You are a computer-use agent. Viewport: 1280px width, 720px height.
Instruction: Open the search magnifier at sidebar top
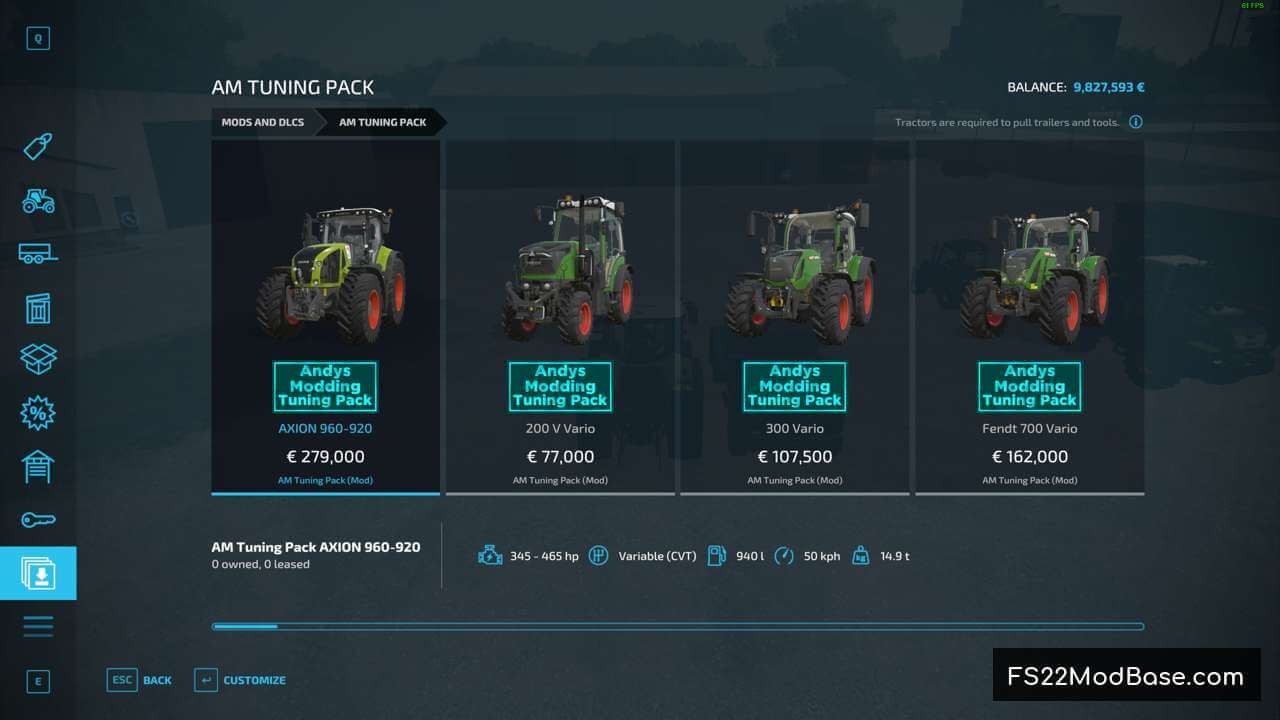coord(38,38)
